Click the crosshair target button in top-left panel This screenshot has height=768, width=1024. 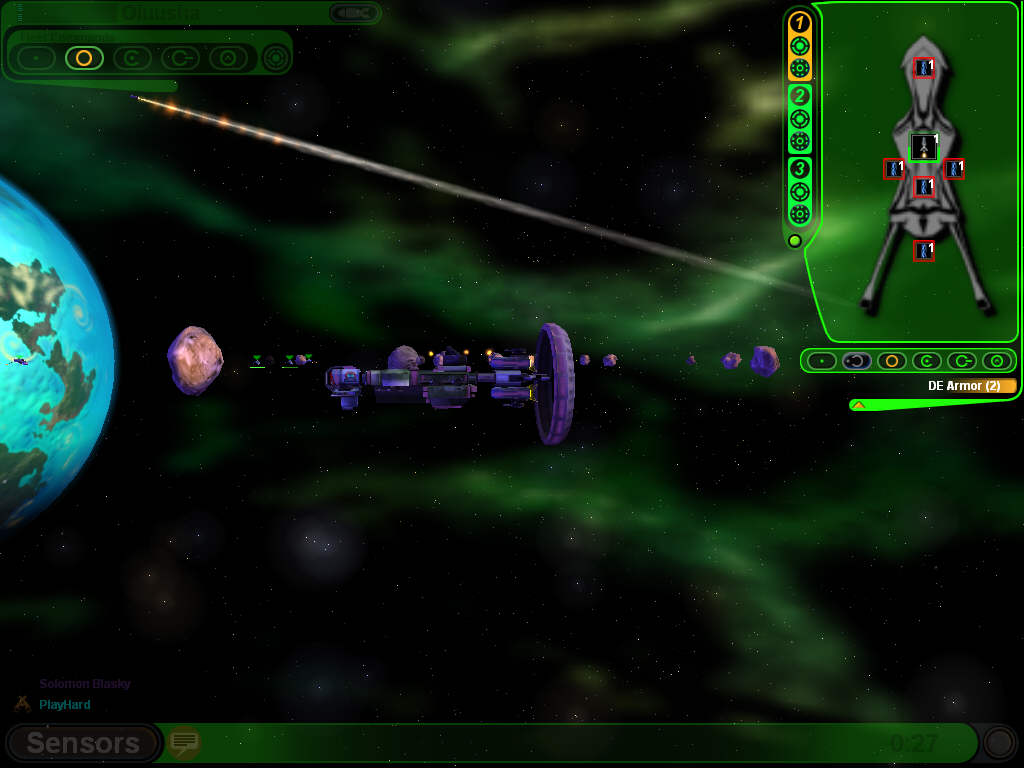[276, 58]
